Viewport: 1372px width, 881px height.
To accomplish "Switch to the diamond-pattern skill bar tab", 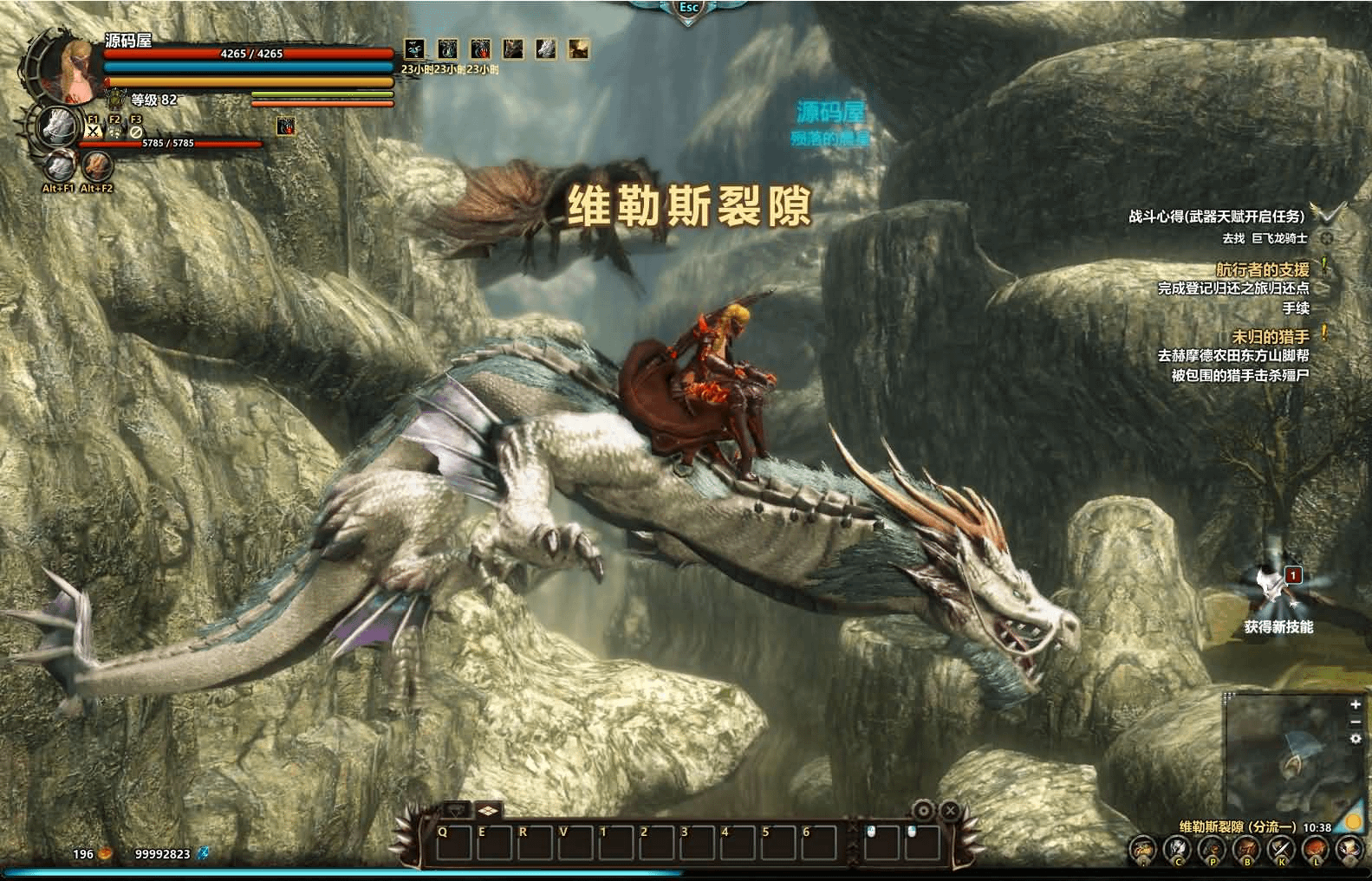I will (x=488, y=811).
